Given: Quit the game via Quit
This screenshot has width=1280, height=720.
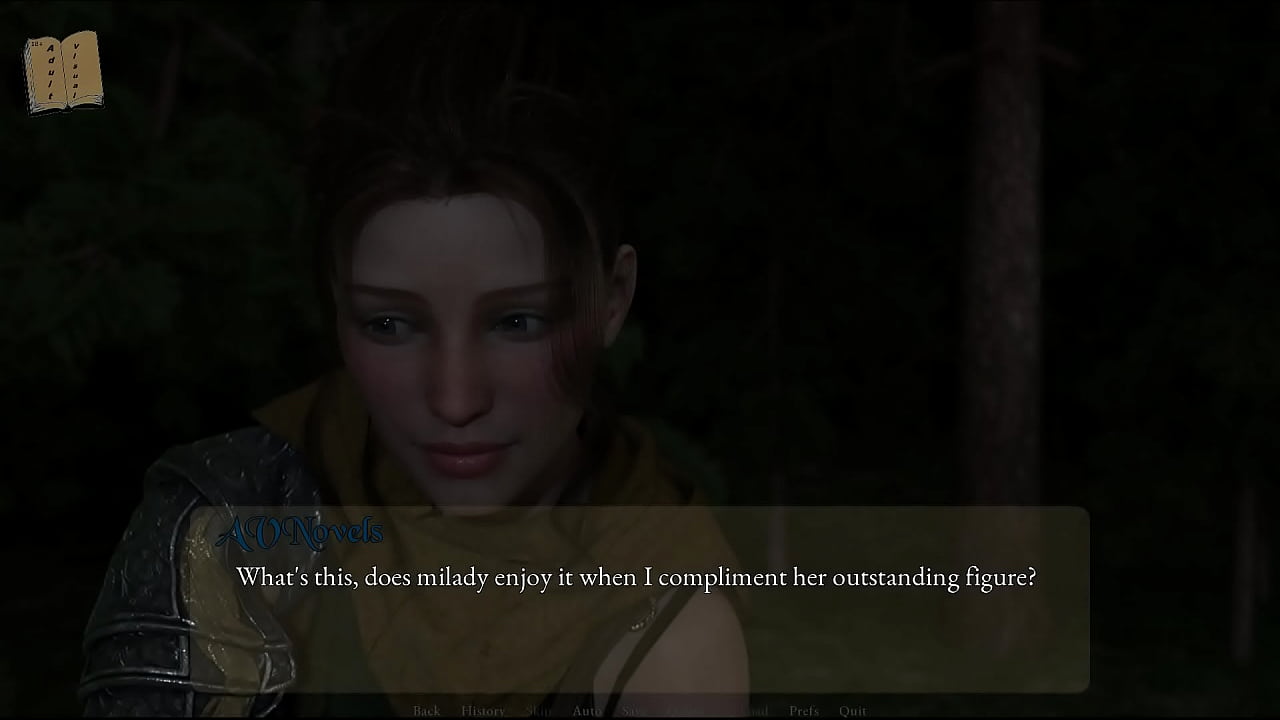Looking at the screenshot, I should point(853,711).
